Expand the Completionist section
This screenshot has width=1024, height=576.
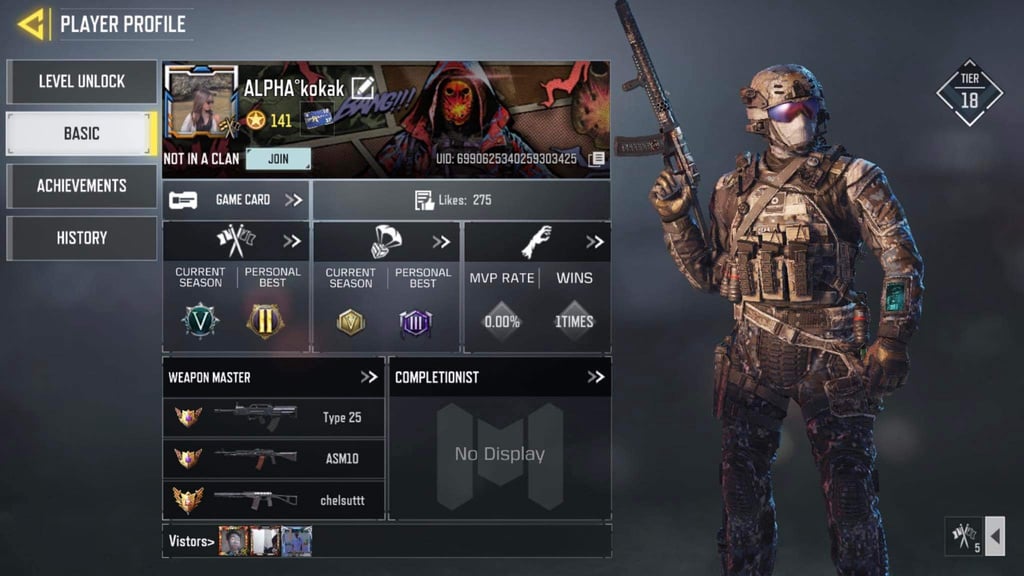click(x=595, y=377)
